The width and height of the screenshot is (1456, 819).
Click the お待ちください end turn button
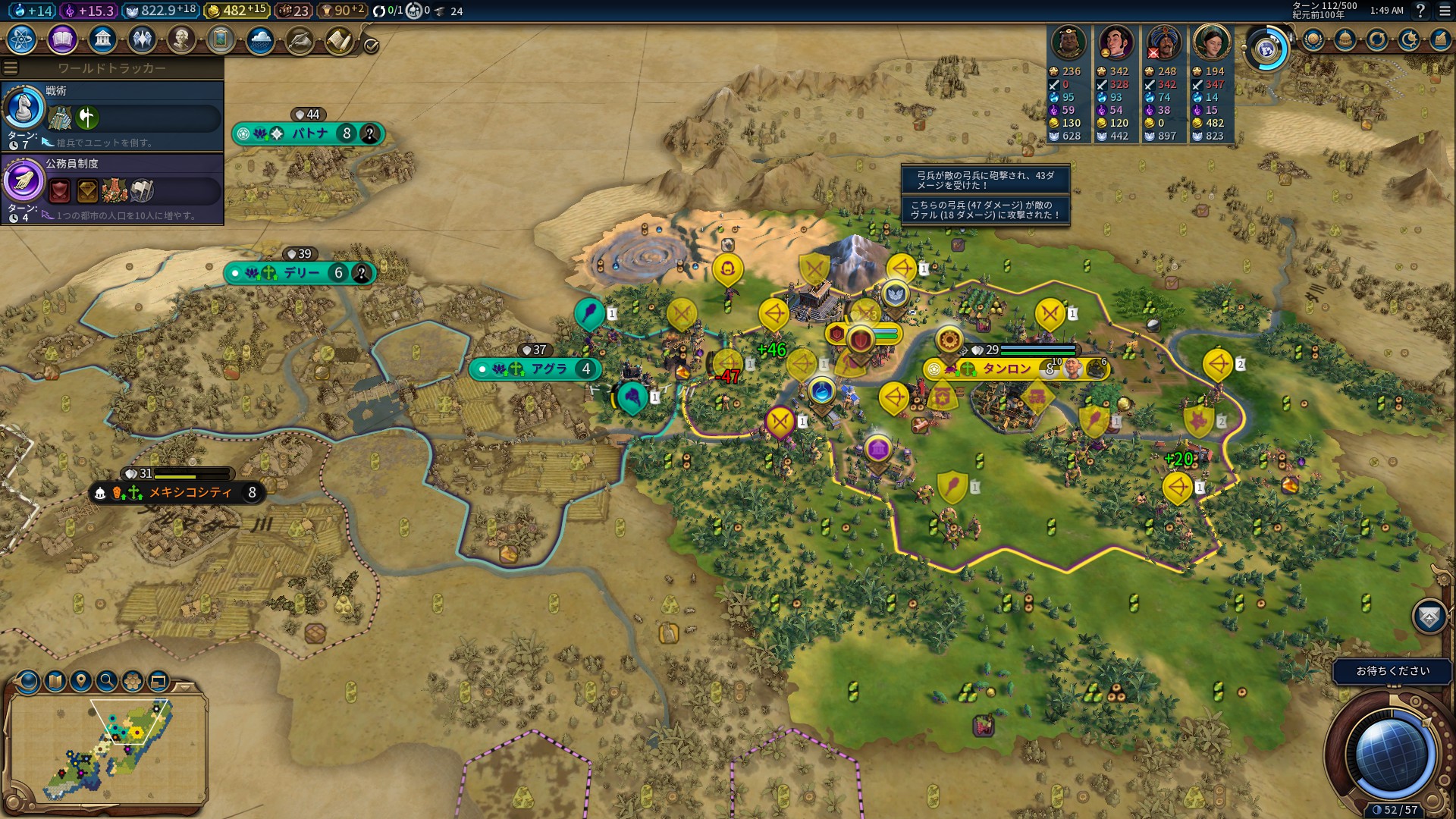[1392, 671]
